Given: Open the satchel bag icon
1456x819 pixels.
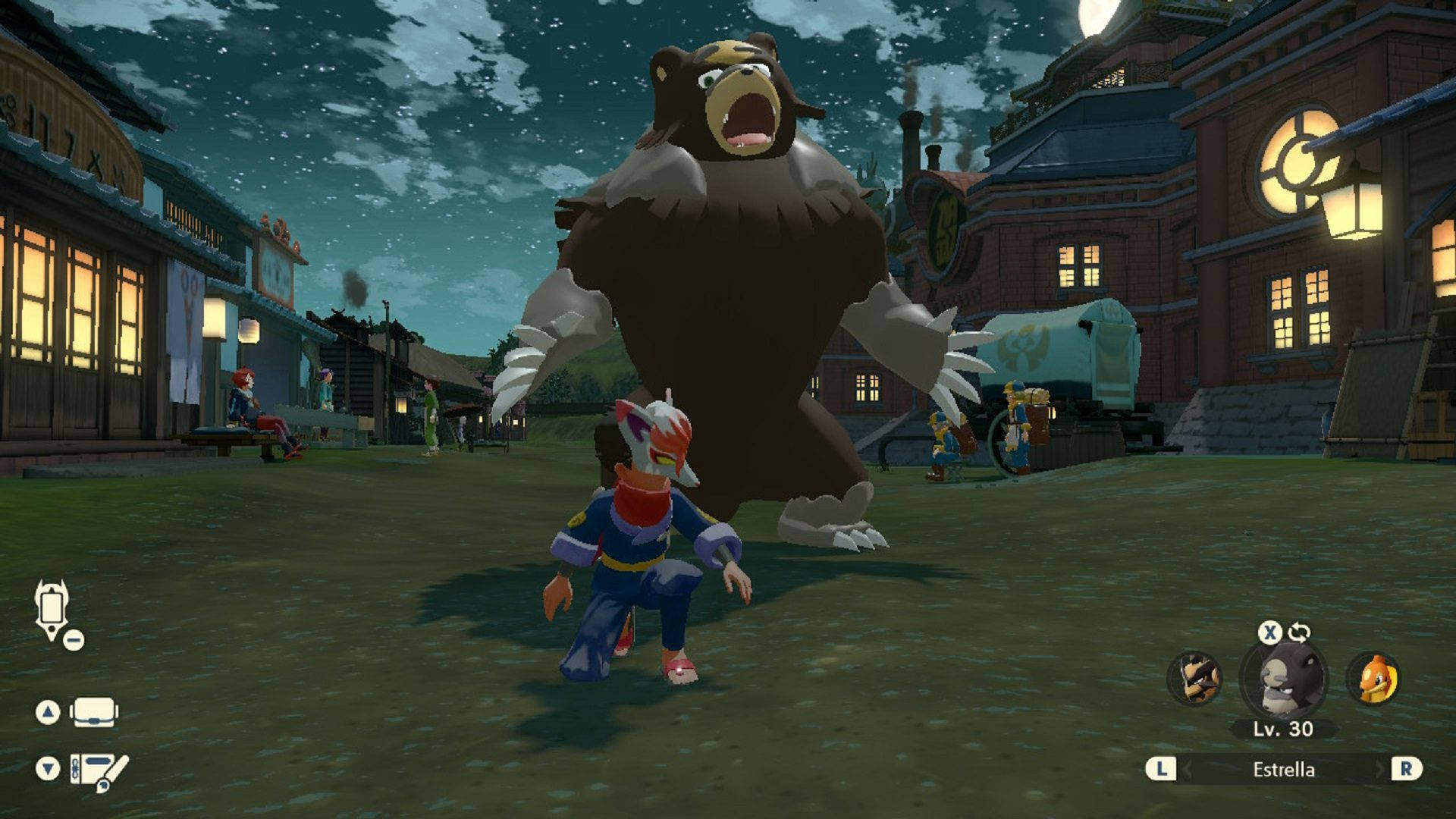Looking at the screenshot, I should pyautogui.click(x=93, y=712).
